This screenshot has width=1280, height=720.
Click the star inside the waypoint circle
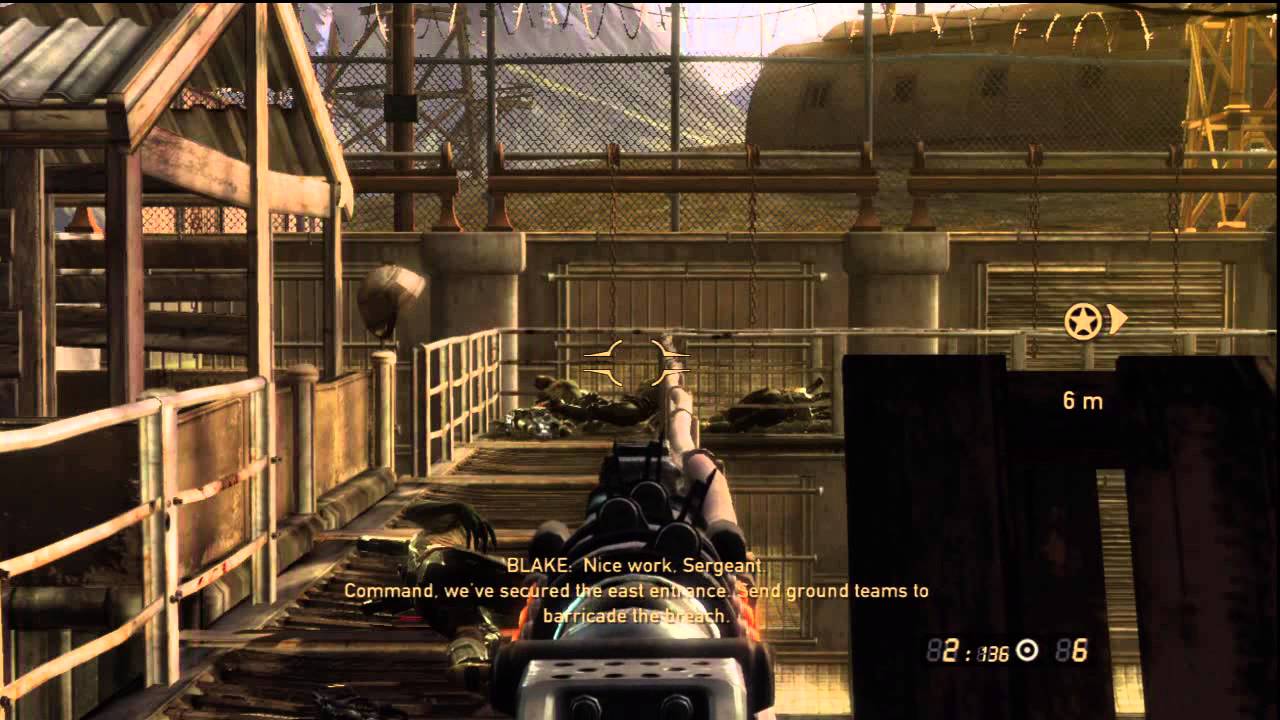point(1084,321)
